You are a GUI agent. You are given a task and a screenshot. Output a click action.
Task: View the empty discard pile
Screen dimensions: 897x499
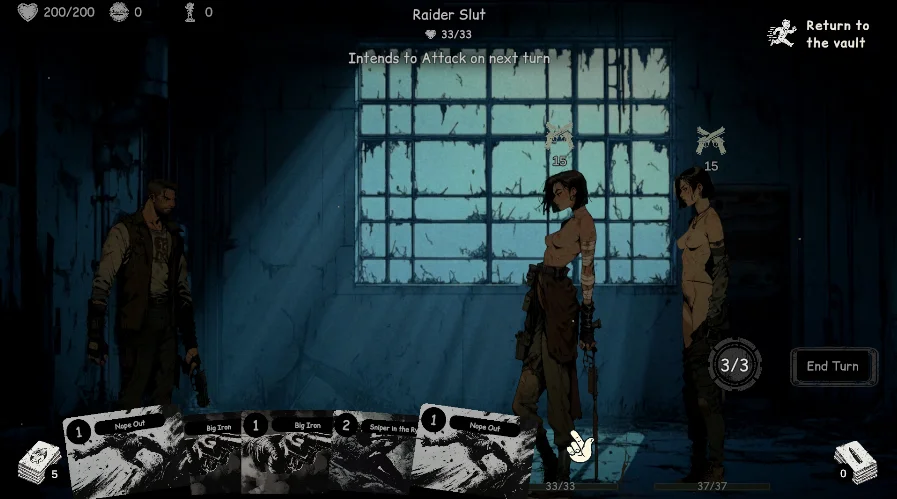856,462
